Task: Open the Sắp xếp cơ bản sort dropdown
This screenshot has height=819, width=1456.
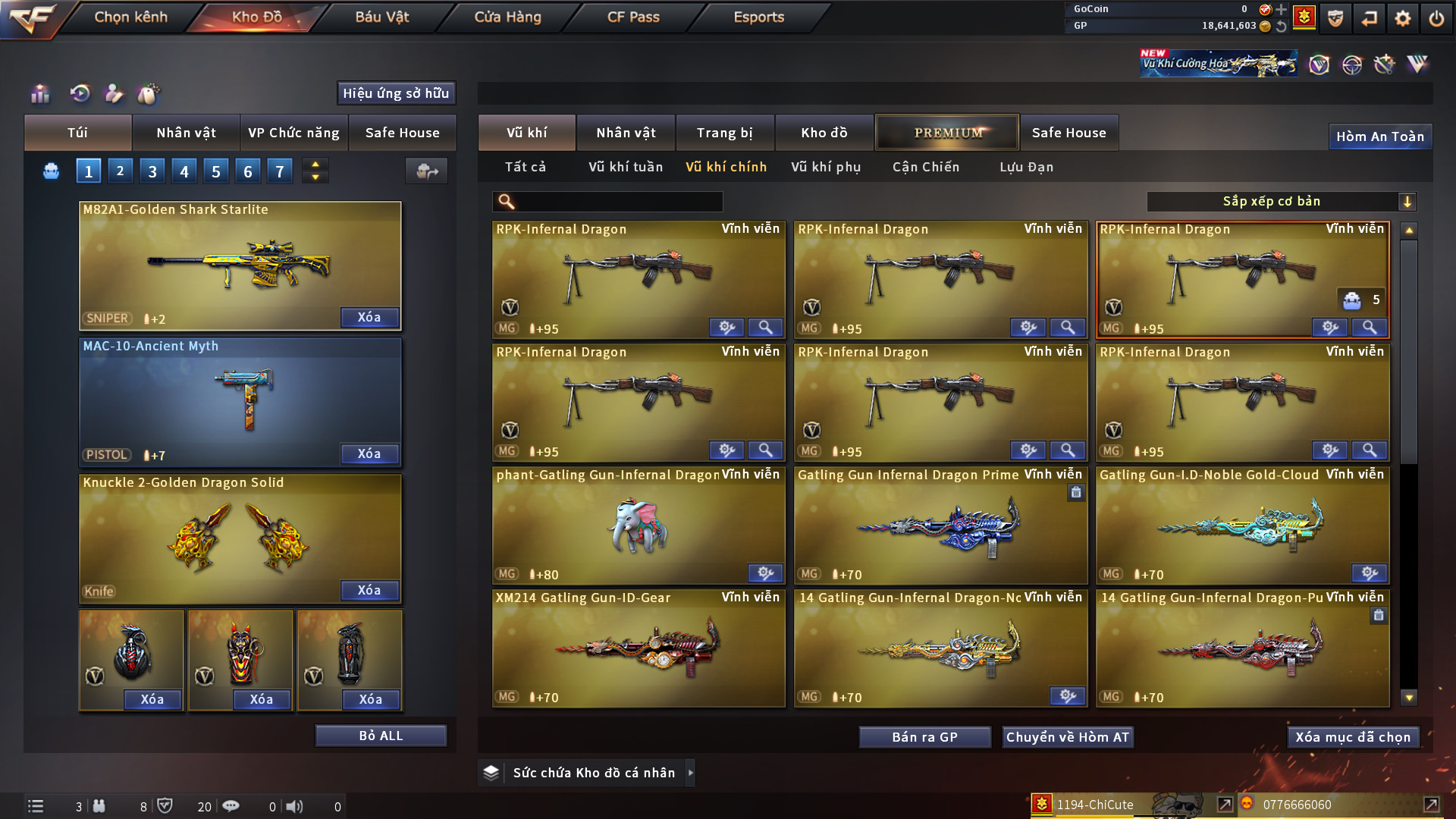Action: click(x=1281, y=202)
